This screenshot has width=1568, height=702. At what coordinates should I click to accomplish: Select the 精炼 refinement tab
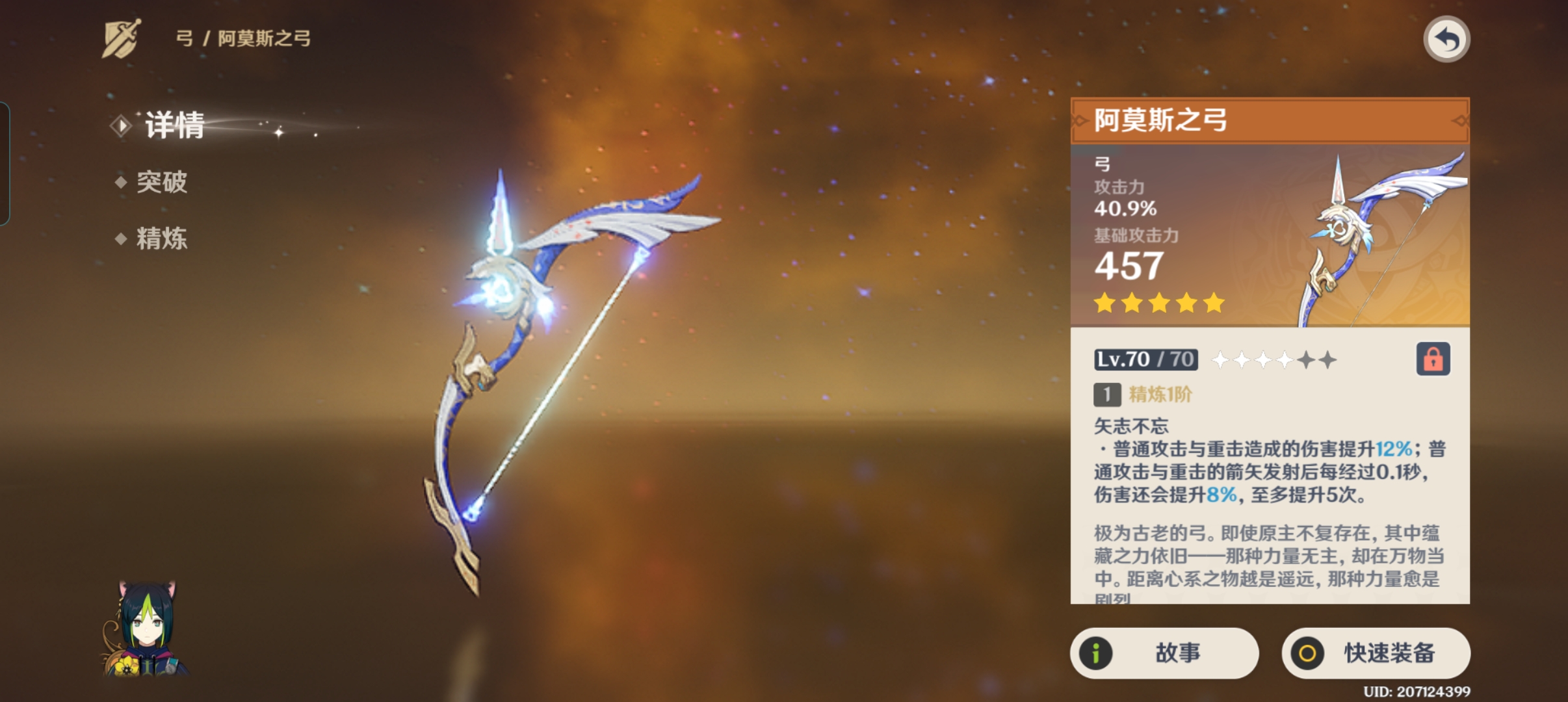(x=161, y=239)
